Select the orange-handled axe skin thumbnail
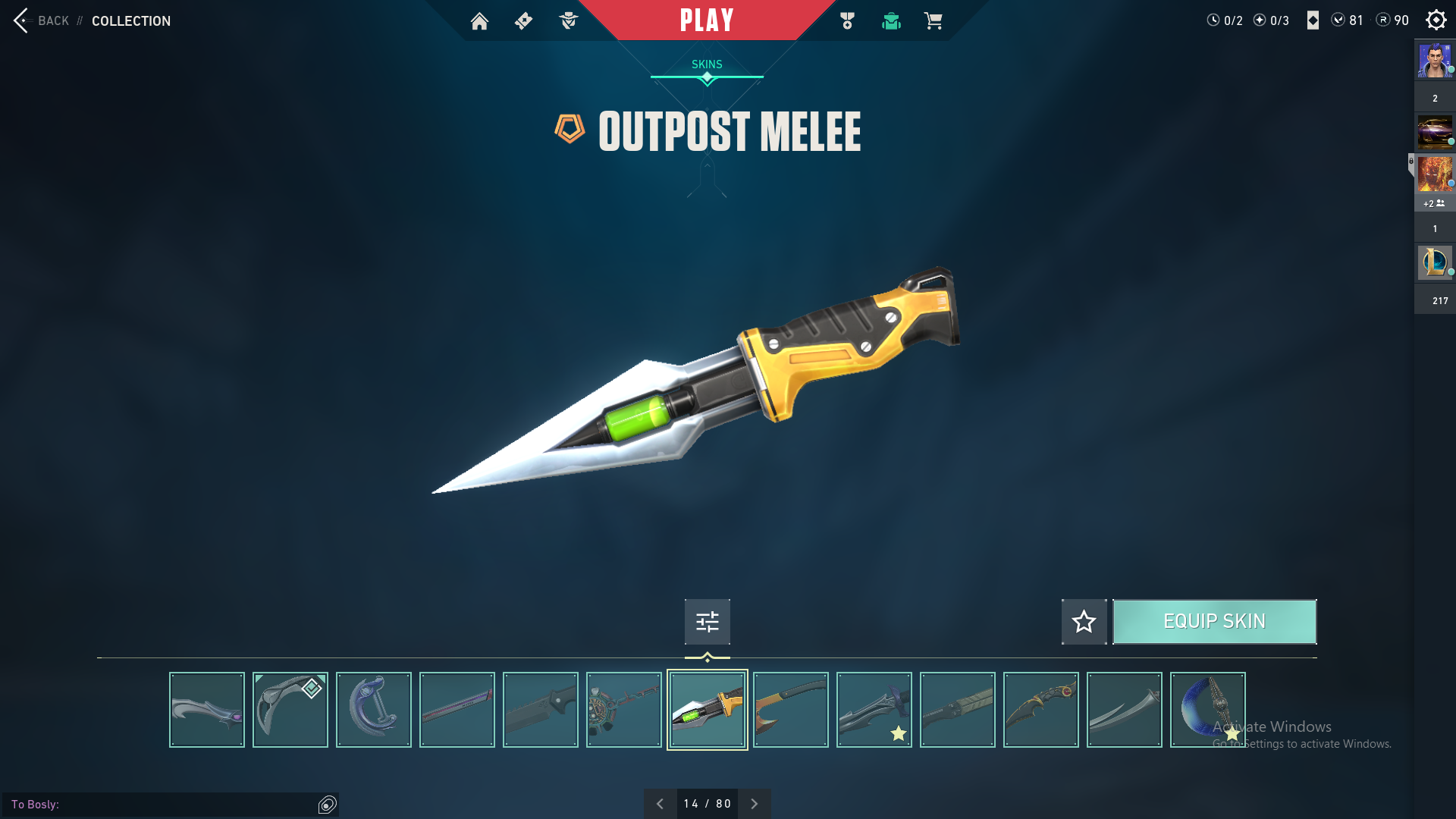The height and width of the screenshot is (819, 1456). (x=791, y=710)
